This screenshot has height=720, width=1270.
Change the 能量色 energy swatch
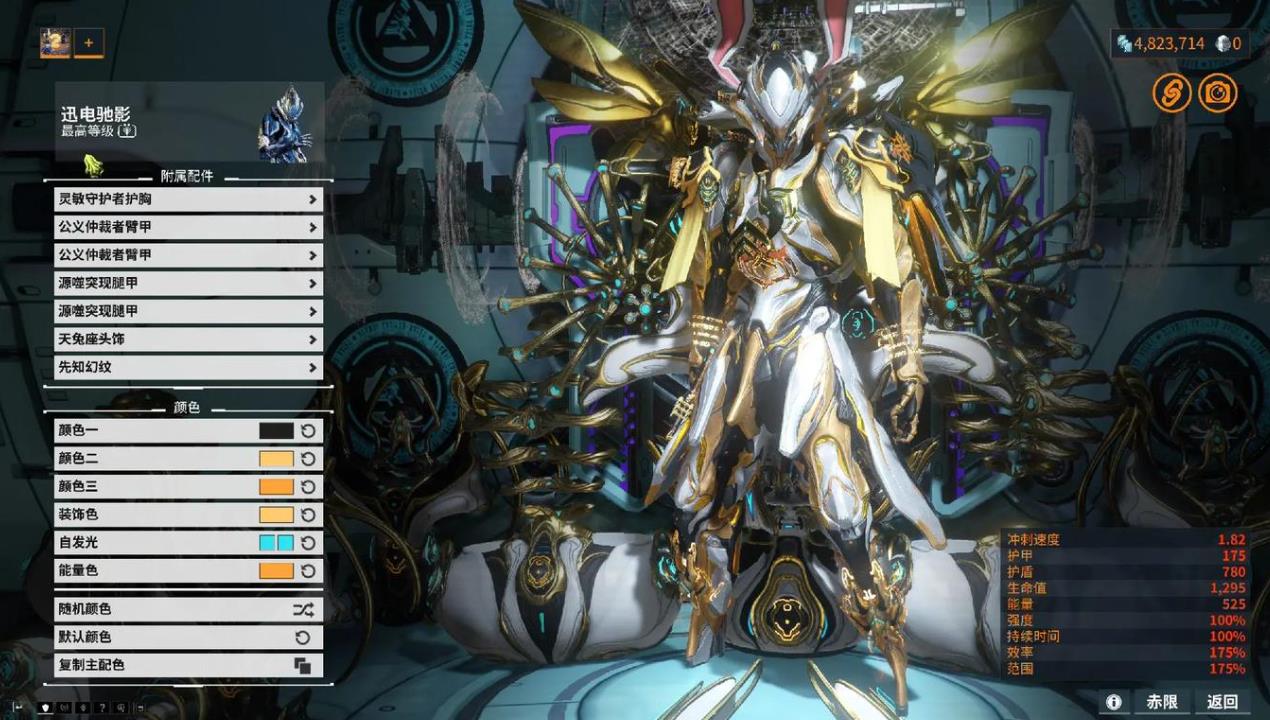pyautogui.click(x=276, y=571)
